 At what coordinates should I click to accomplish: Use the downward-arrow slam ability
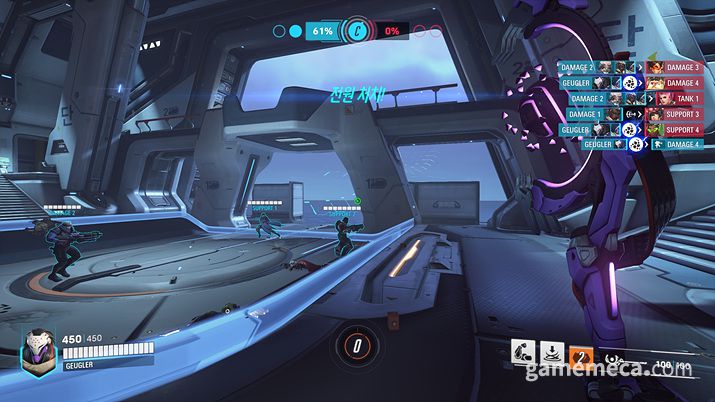click(x=551, y=351)
